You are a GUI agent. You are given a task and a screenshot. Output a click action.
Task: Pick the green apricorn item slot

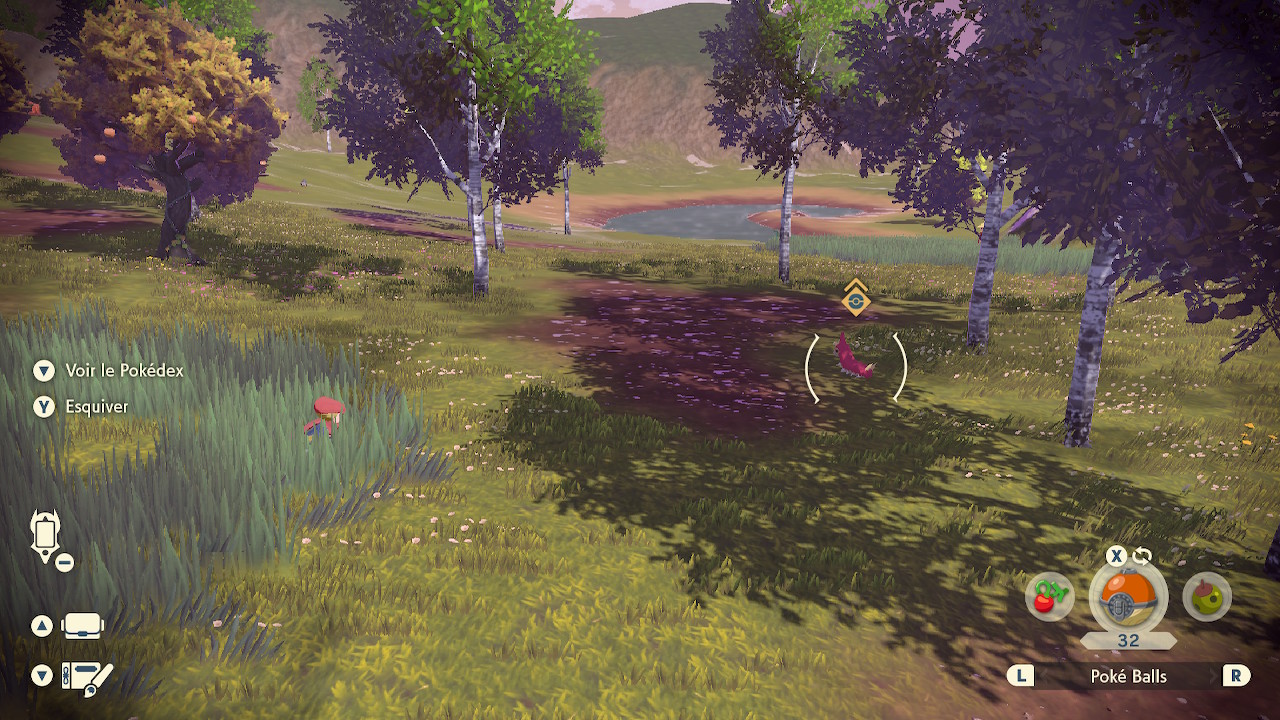[x=1206, y=597]
